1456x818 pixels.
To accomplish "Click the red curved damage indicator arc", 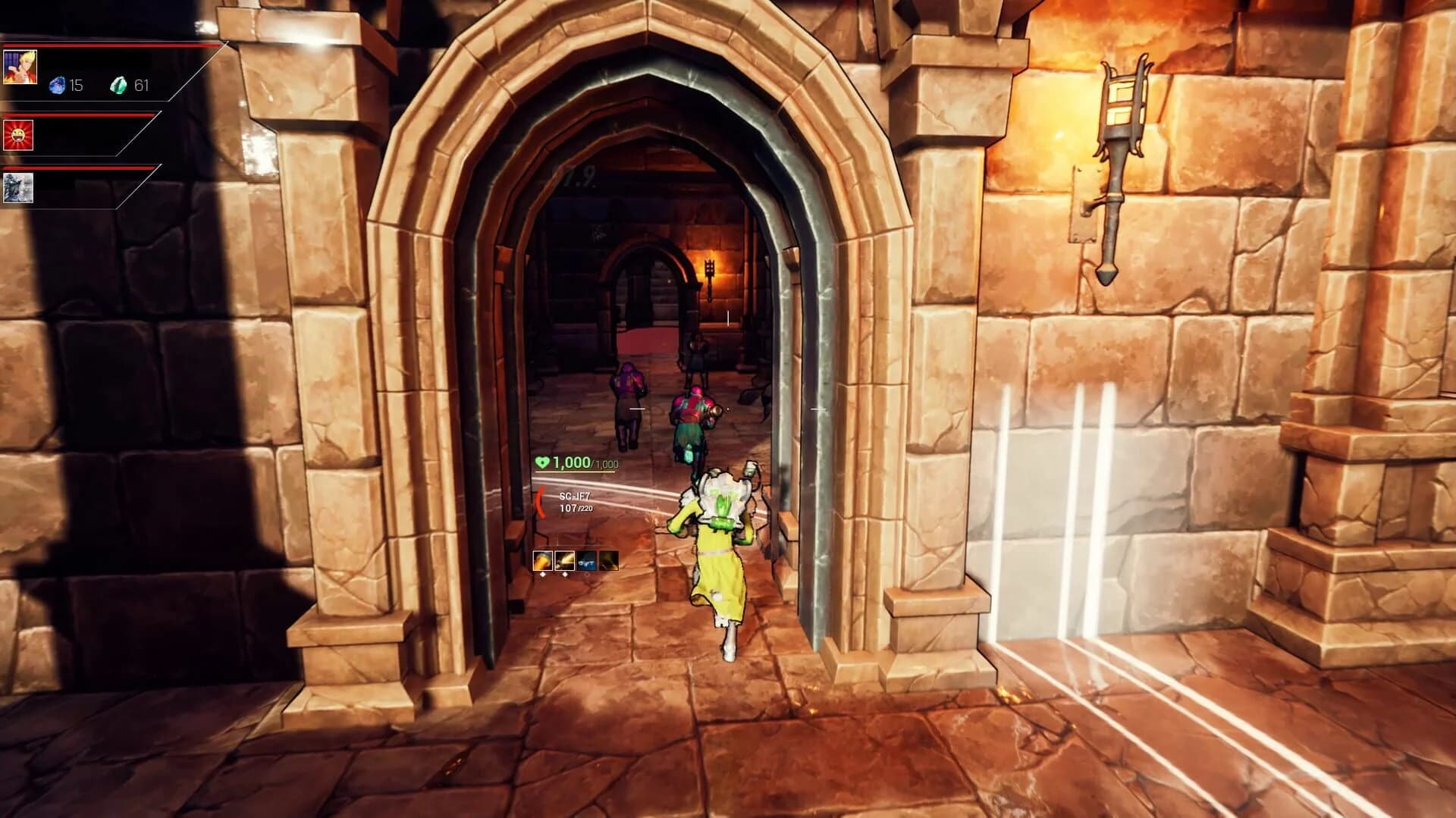I will [539, 503].
